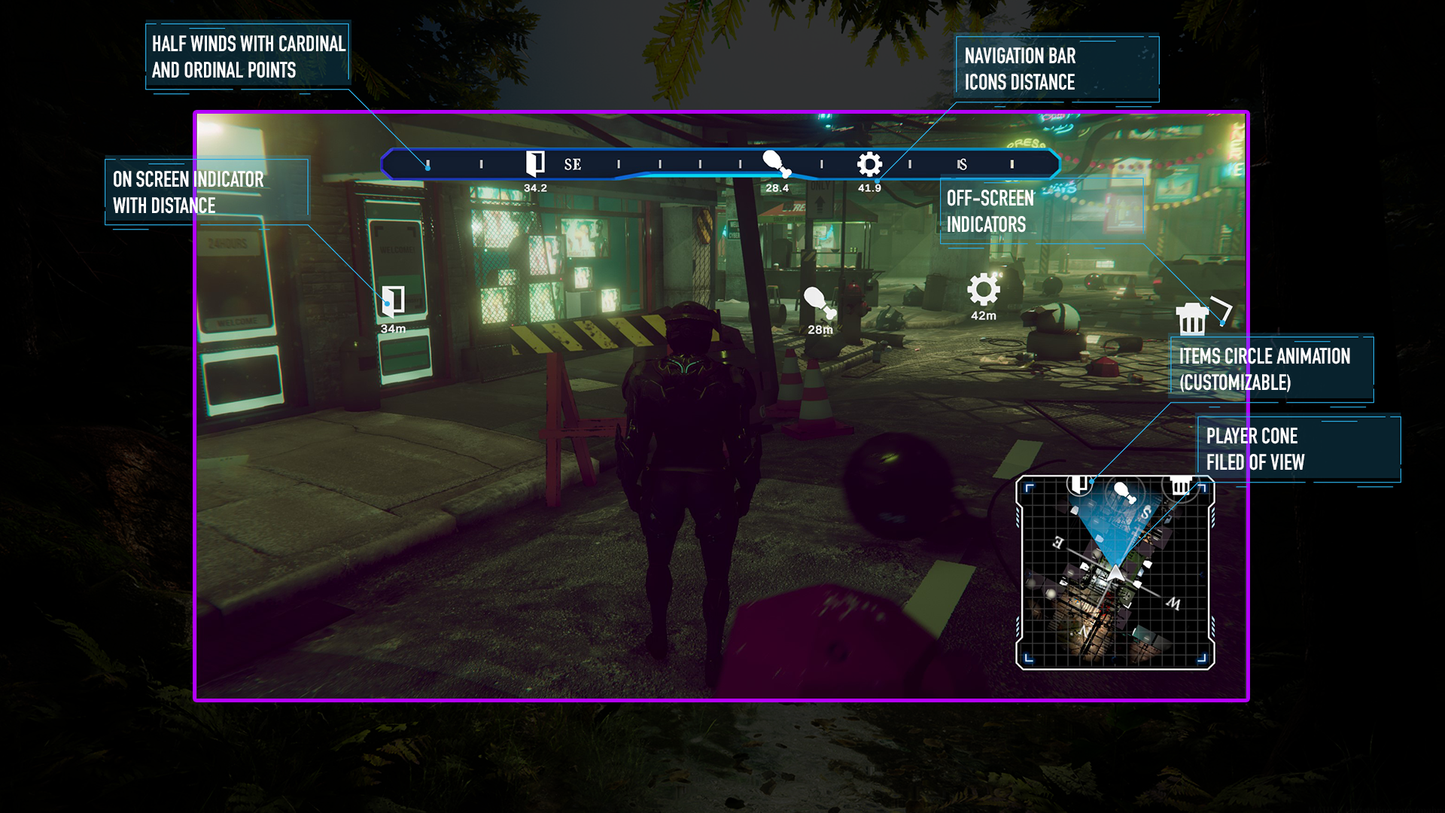Click the trash can off-screen indicator

click(1191, 319)
